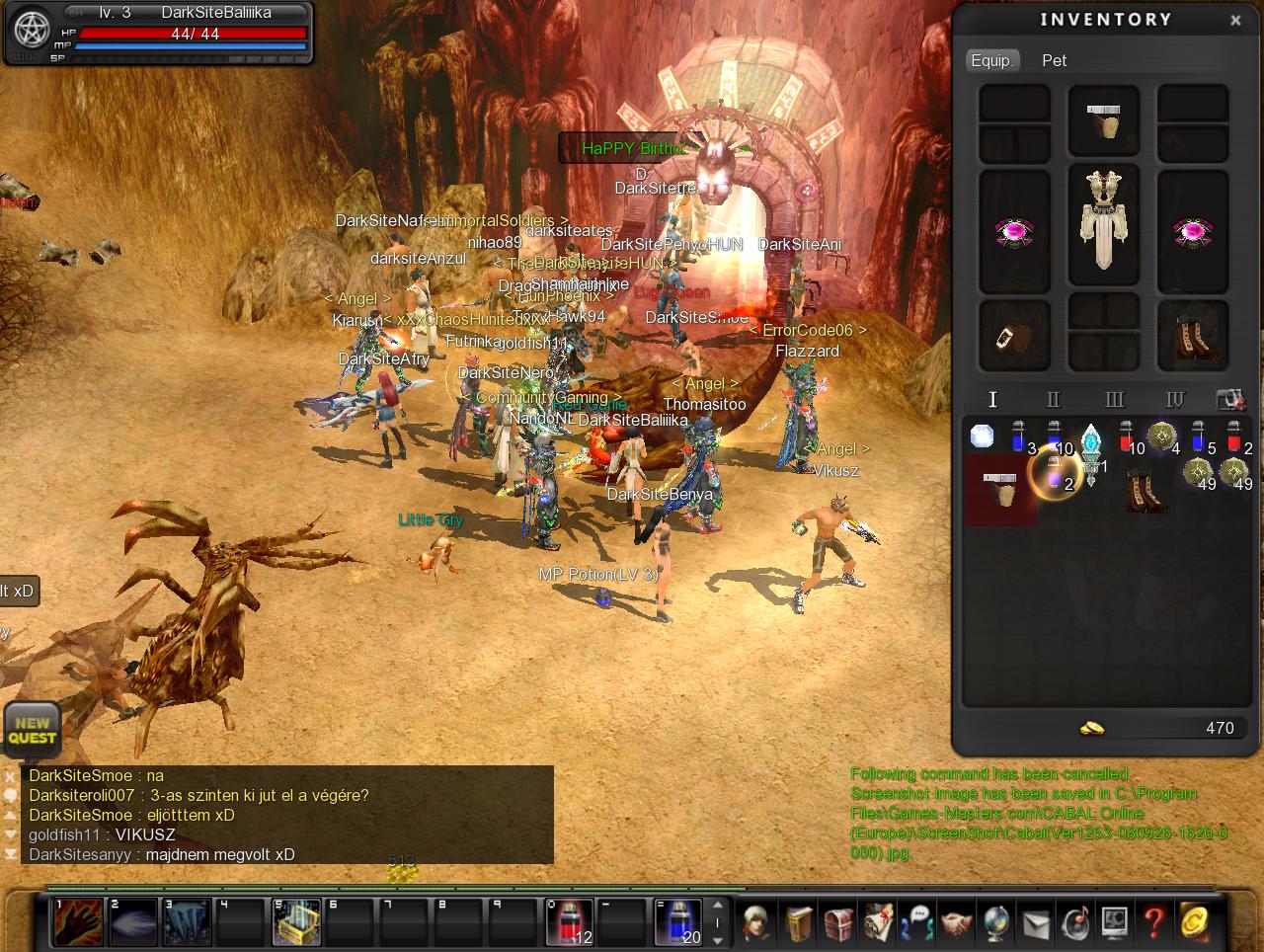The height and width of the screenshot is (952, 1264).
Task: Use the blue MP potion hotbar slot
Action: tap(679, 922)
